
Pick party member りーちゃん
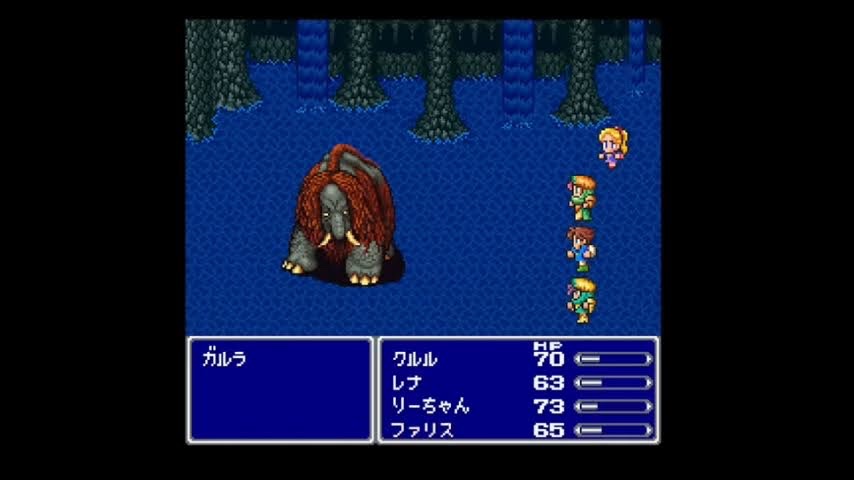tap(431, 407)
